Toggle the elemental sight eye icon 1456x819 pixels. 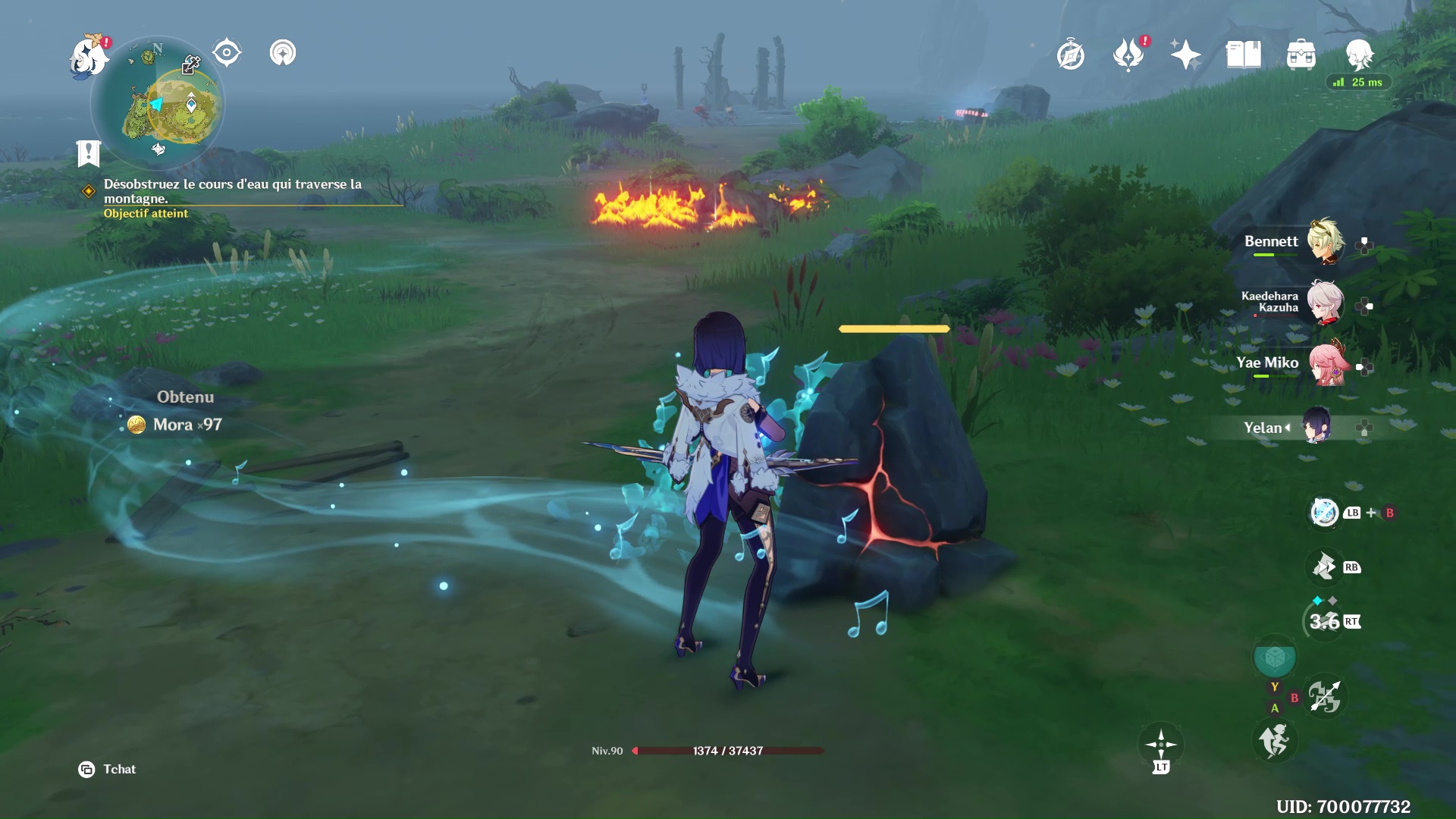(227, 53)
